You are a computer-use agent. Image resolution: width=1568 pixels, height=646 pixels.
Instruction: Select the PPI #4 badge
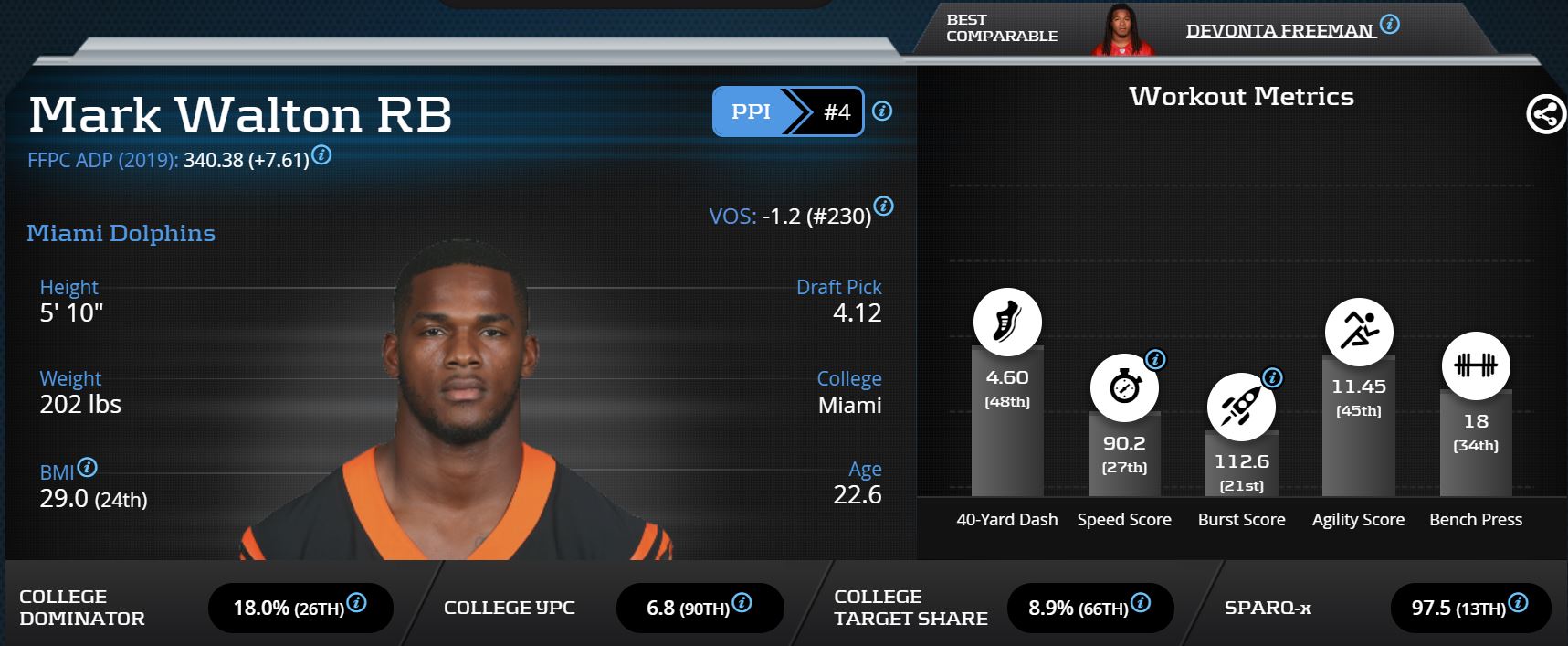[787, 111]
